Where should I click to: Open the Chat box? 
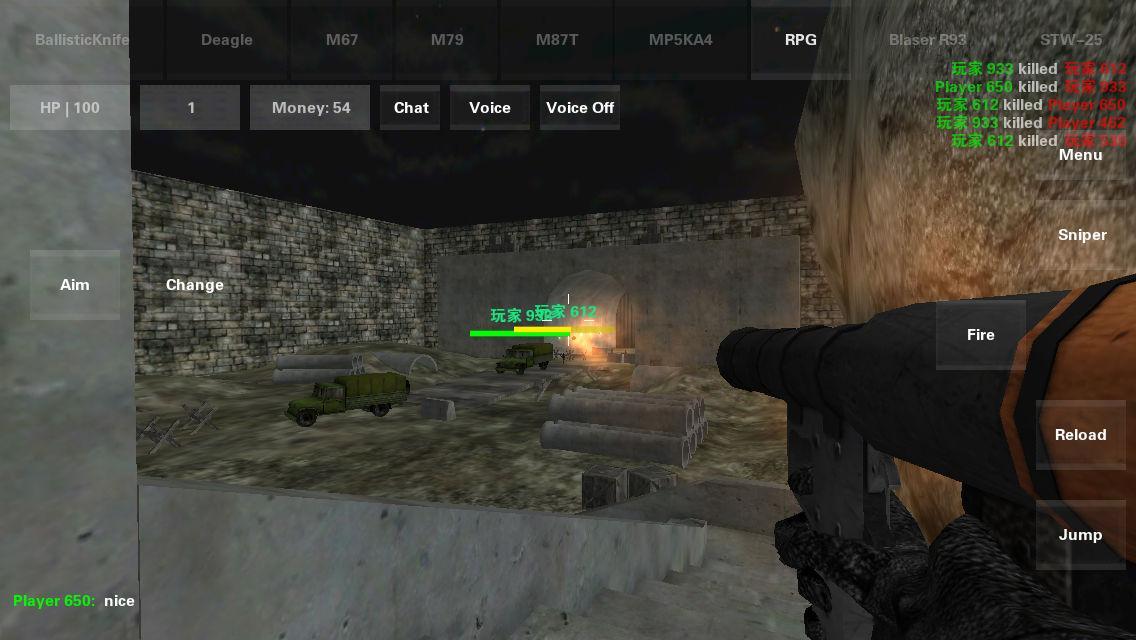coord(411,108)
